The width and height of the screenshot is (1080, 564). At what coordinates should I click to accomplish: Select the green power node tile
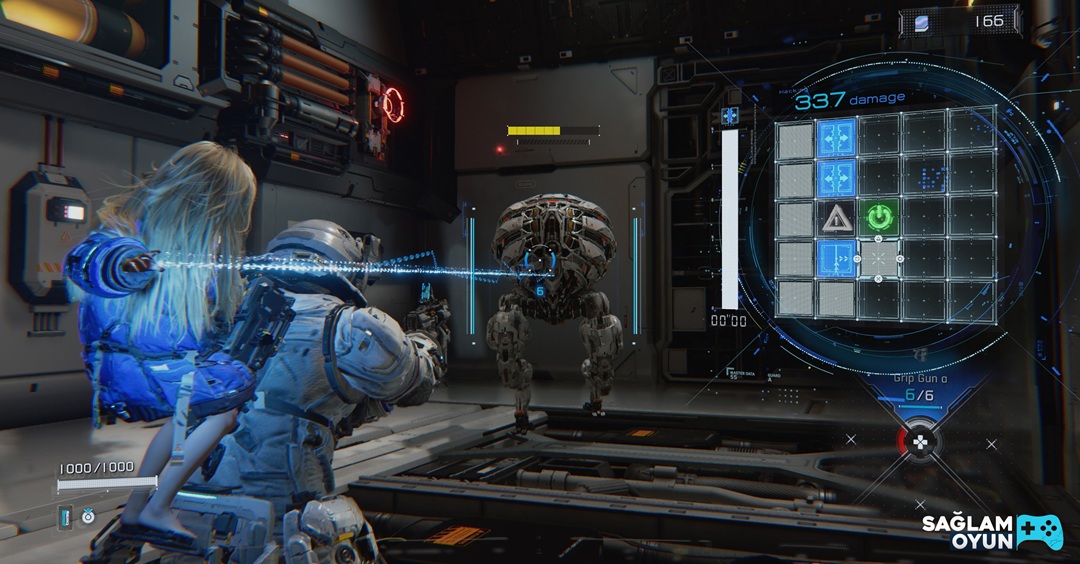tap(879, 217)
